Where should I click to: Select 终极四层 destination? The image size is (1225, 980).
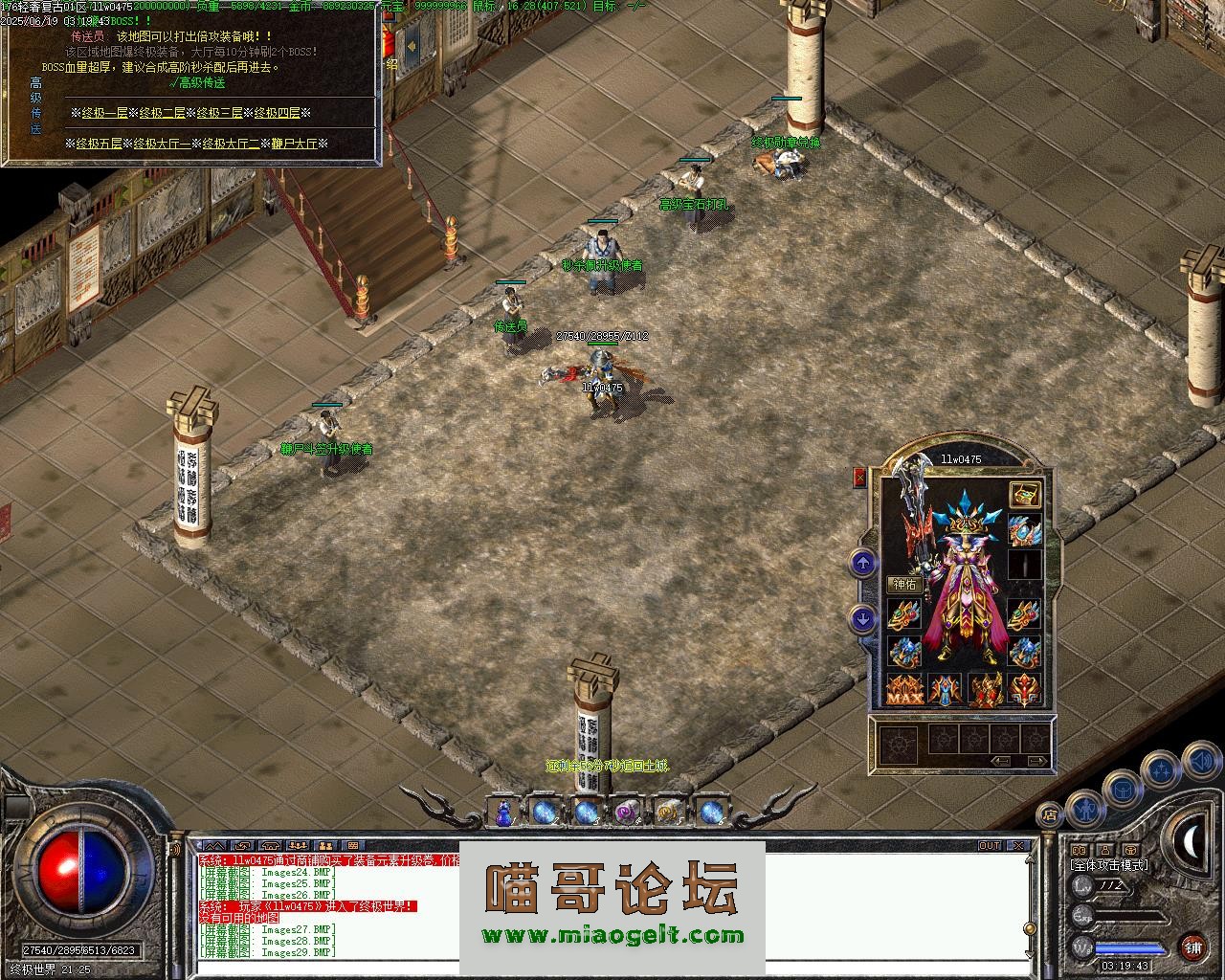point(277,113)
